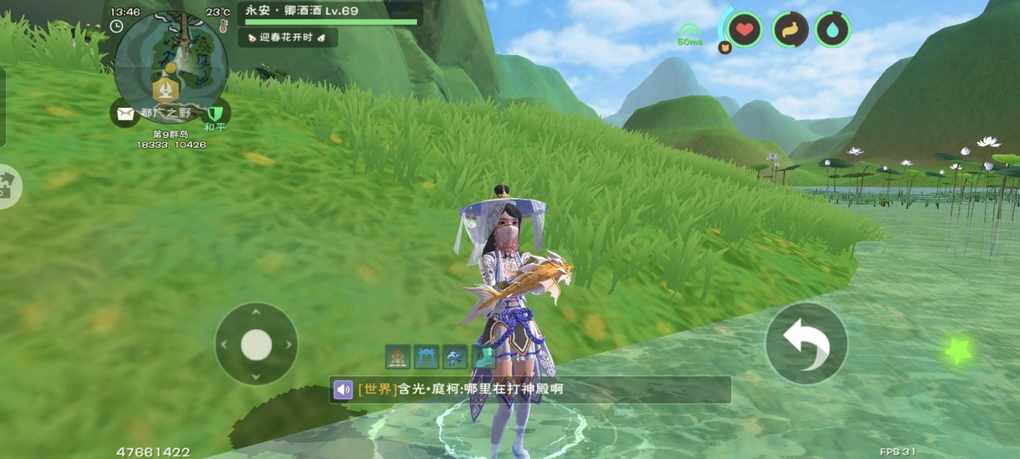This screenshot has width=1020, height=459.
Task: Tap the green star icon
Action: tap(958, 350)
